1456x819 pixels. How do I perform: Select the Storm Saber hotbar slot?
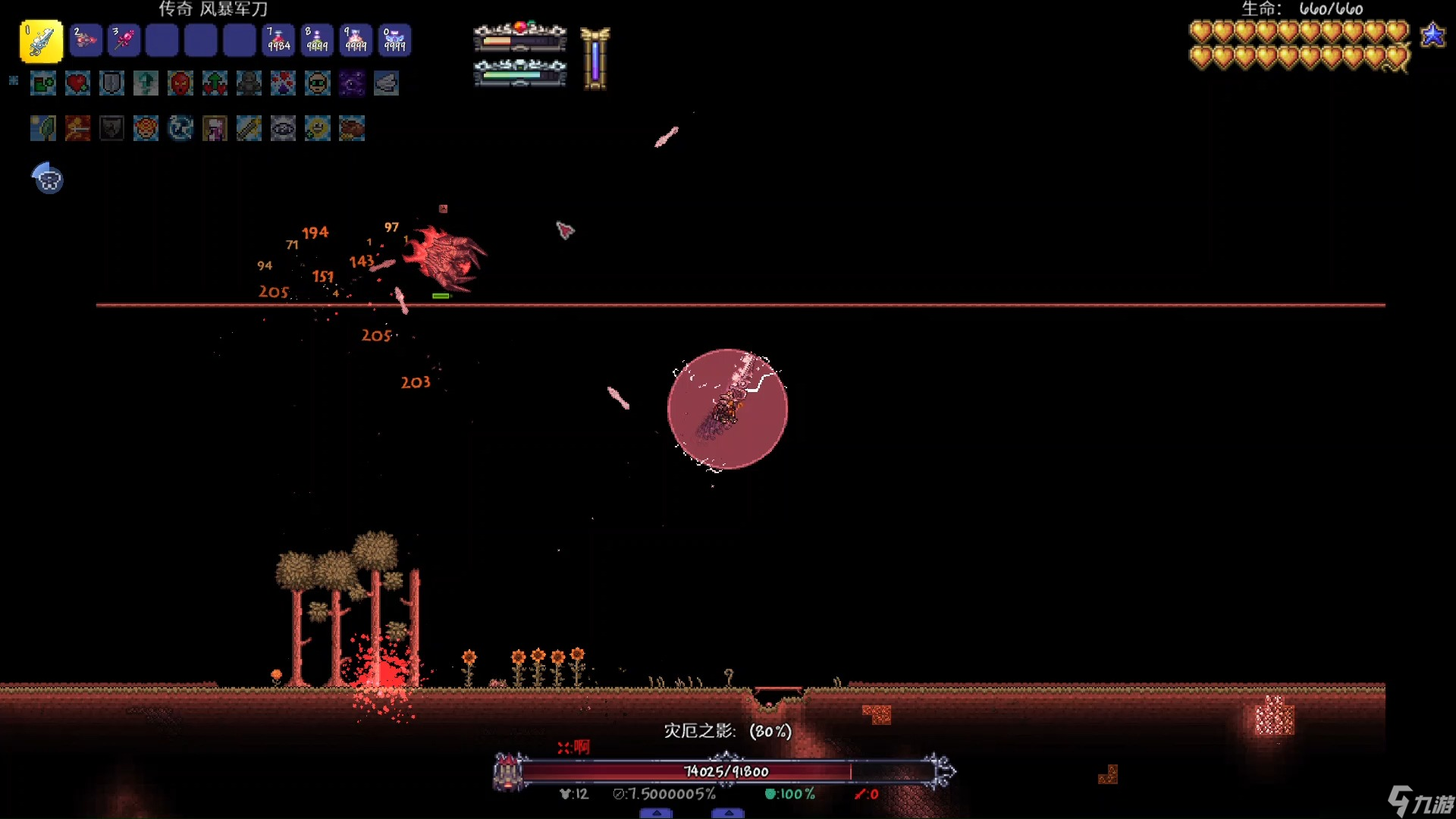[41, 41]
